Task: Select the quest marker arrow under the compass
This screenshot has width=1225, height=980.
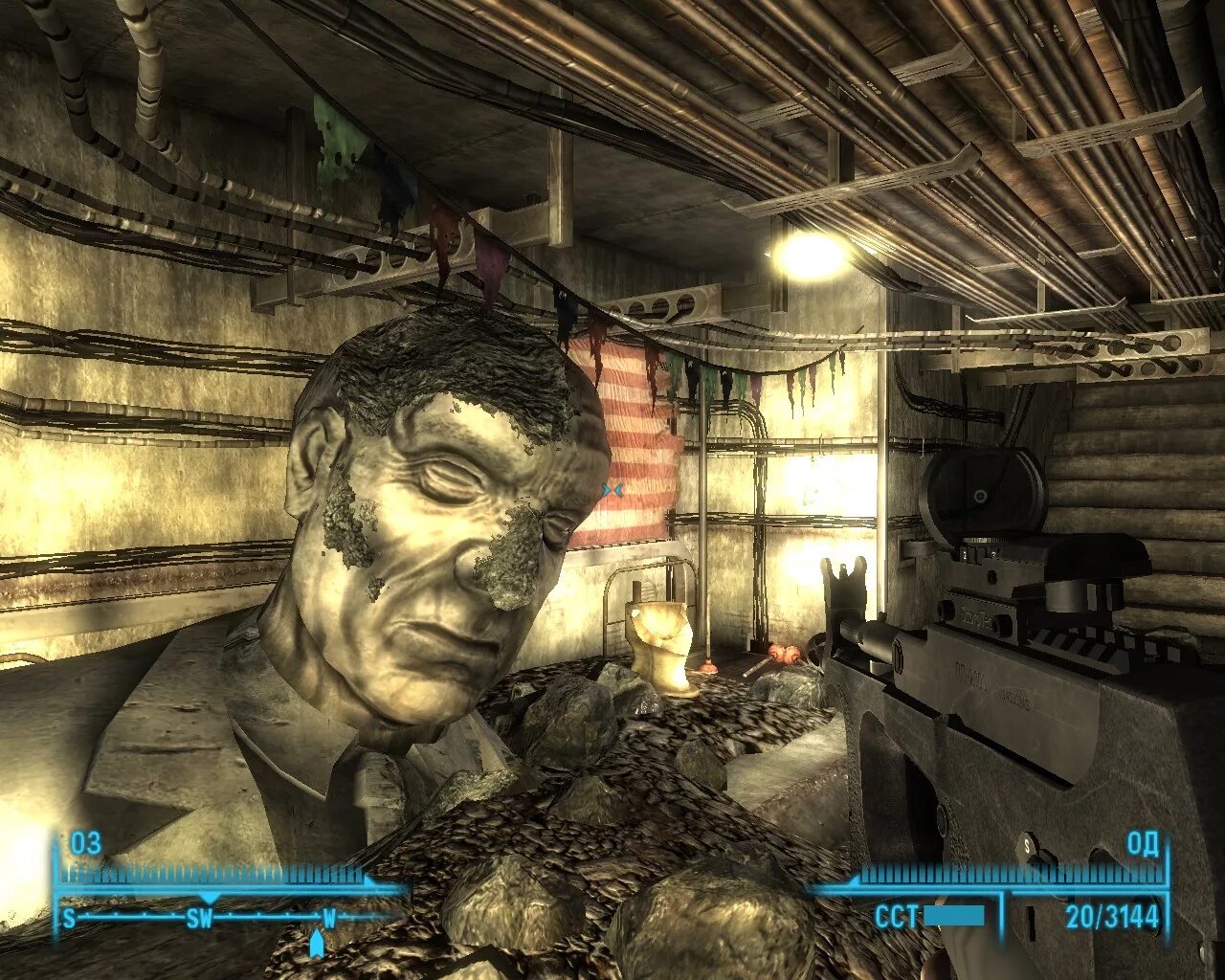Action: [317, 945]
